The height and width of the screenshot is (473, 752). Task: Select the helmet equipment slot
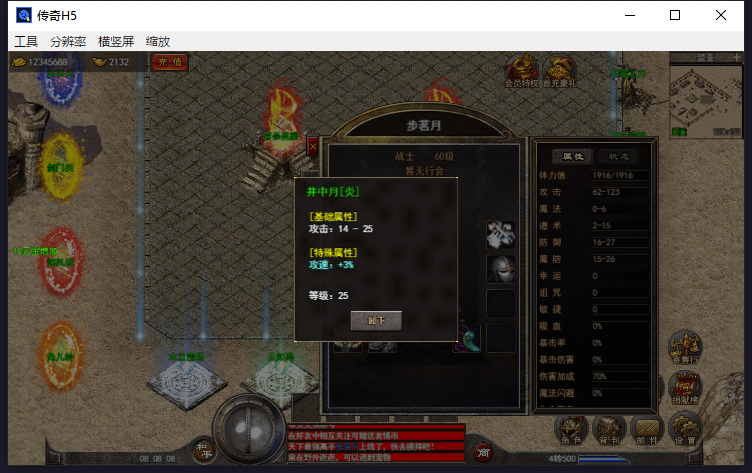click(x=500, y=269)
